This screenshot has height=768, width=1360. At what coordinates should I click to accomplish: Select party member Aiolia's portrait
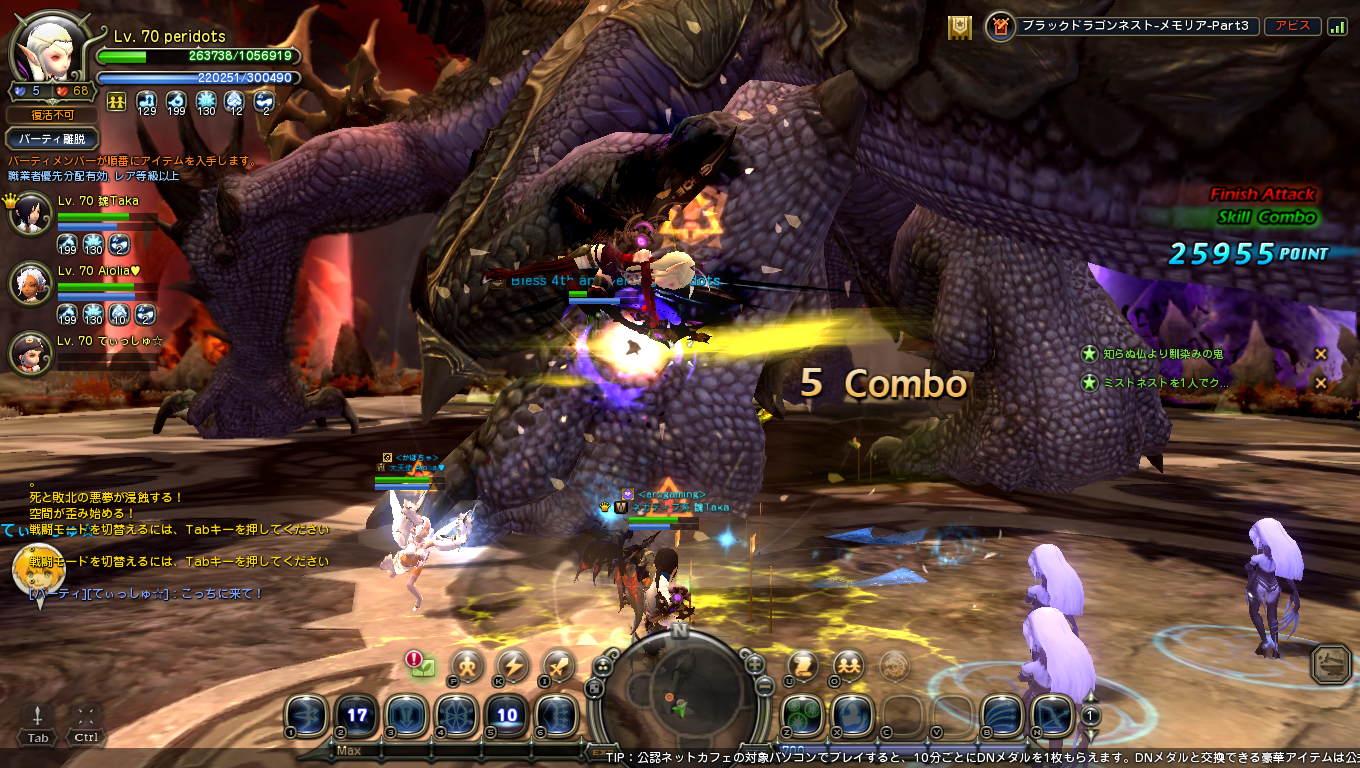point(30,282)
